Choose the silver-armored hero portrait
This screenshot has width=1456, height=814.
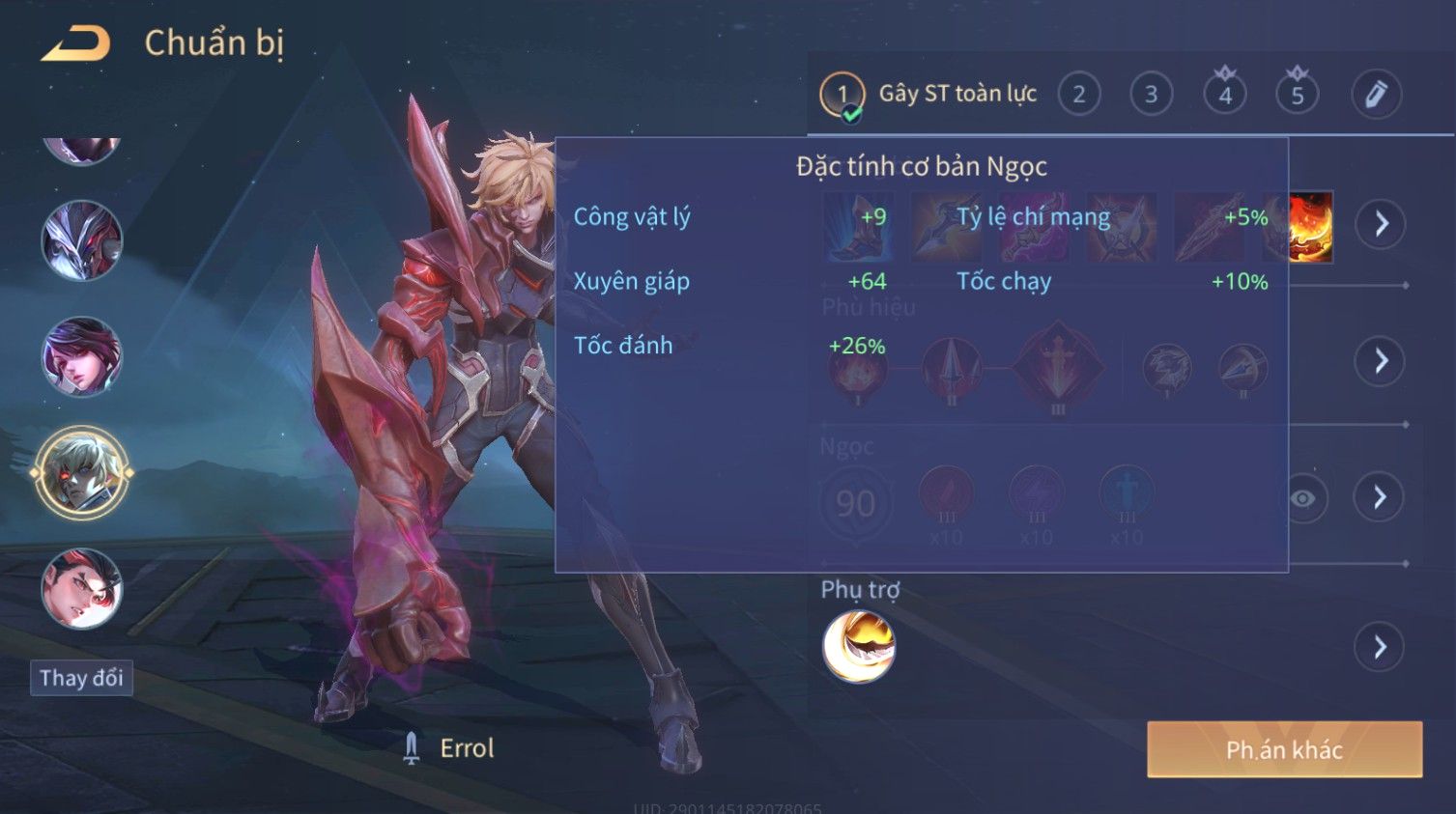click(x=82, y=240)
